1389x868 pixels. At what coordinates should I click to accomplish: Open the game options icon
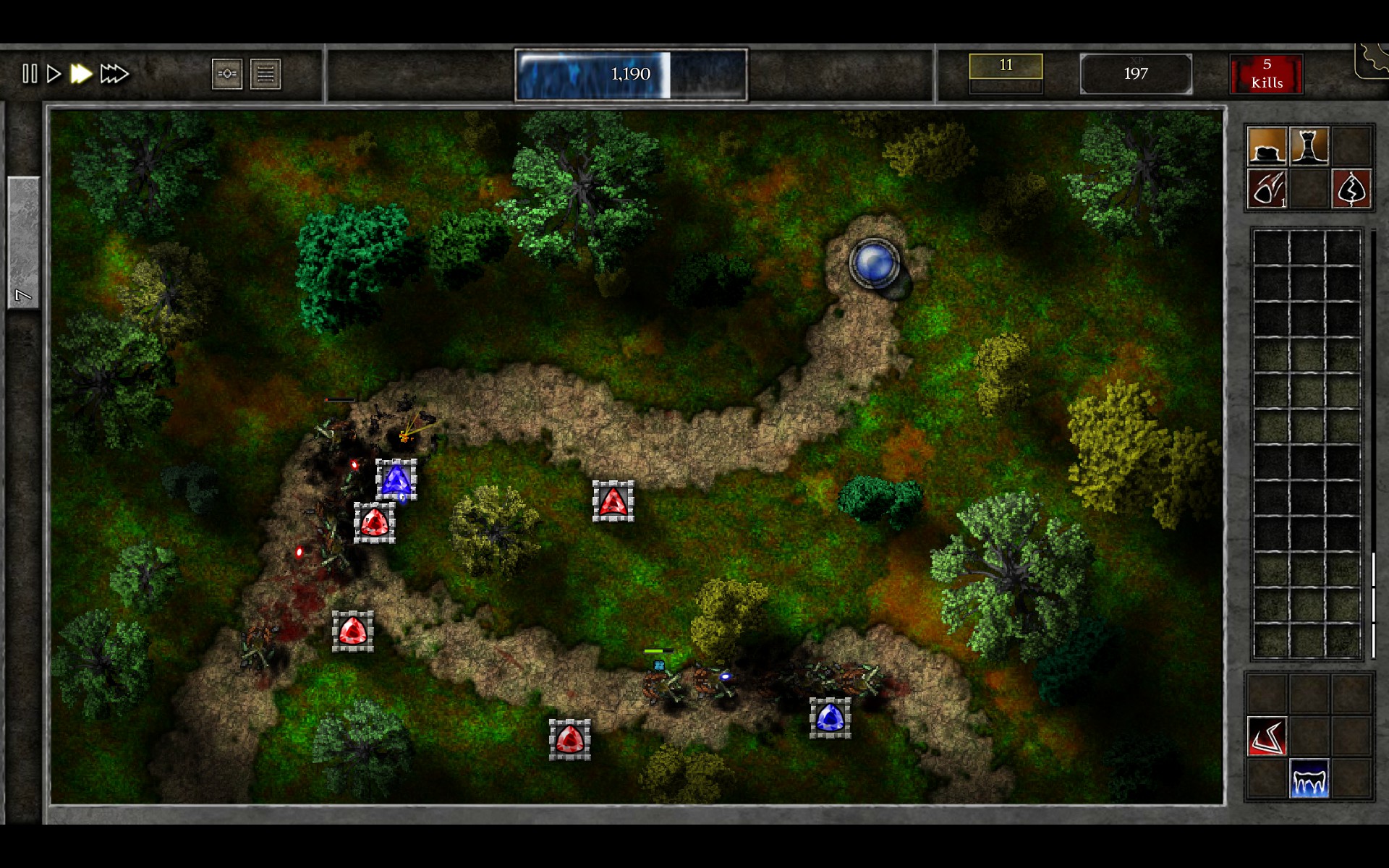coord(227,73)
